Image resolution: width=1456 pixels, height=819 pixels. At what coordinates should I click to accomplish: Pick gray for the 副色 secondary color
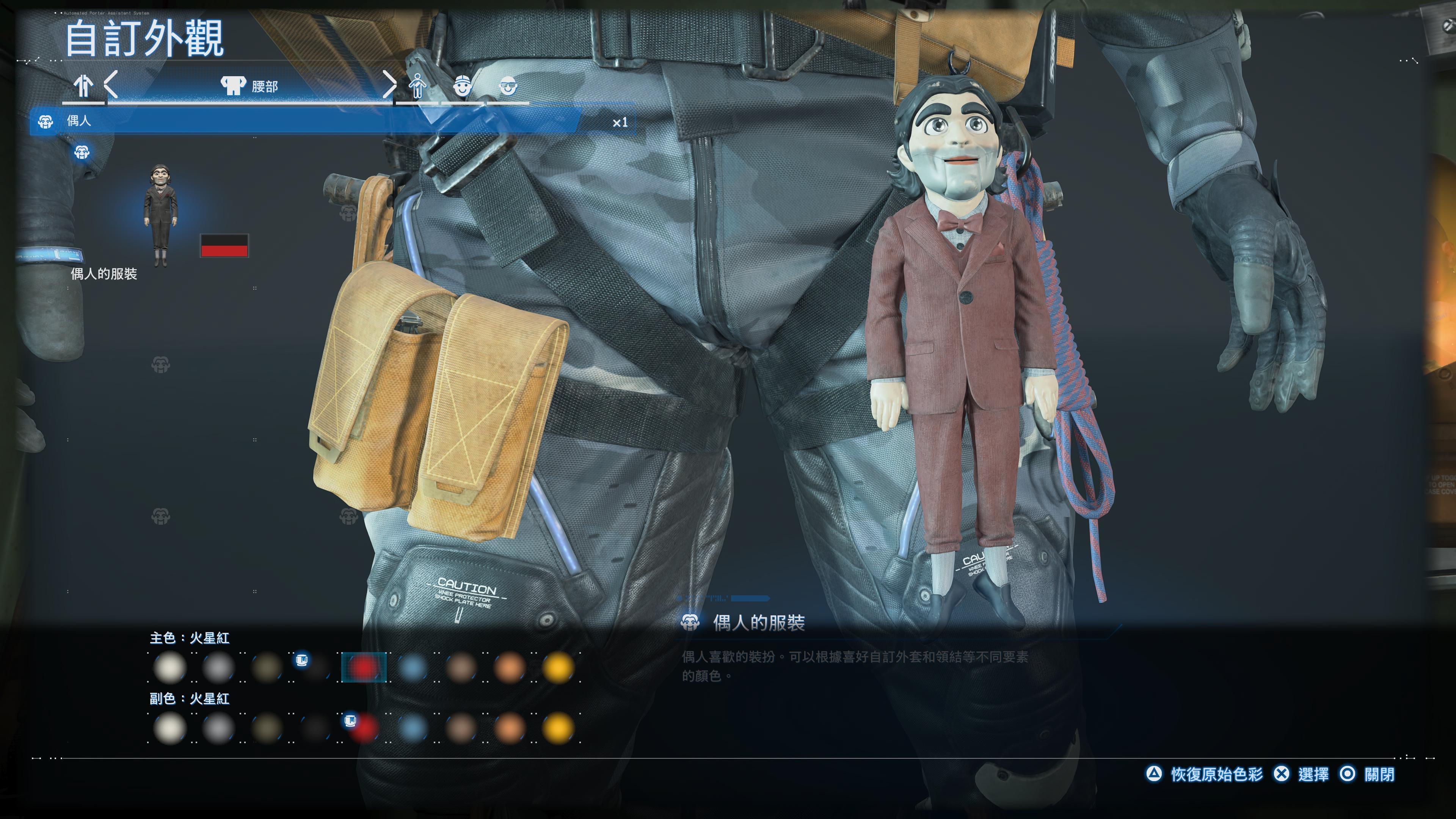(218, 728)
